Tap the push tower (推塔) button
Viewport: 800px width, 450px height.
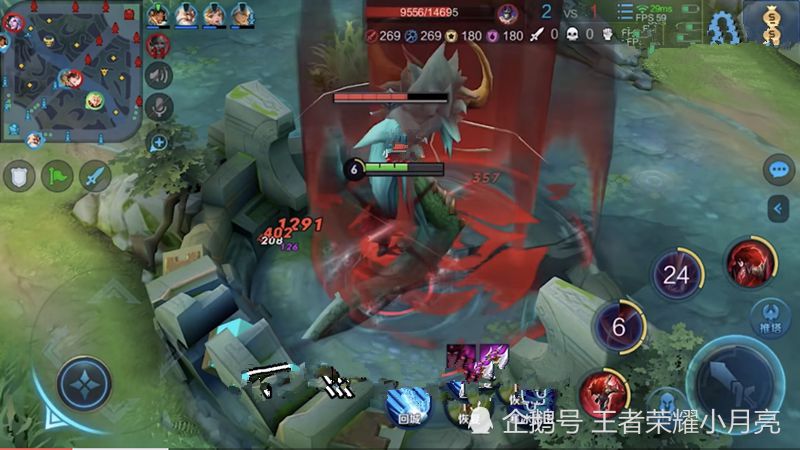(x=769, y=317)
